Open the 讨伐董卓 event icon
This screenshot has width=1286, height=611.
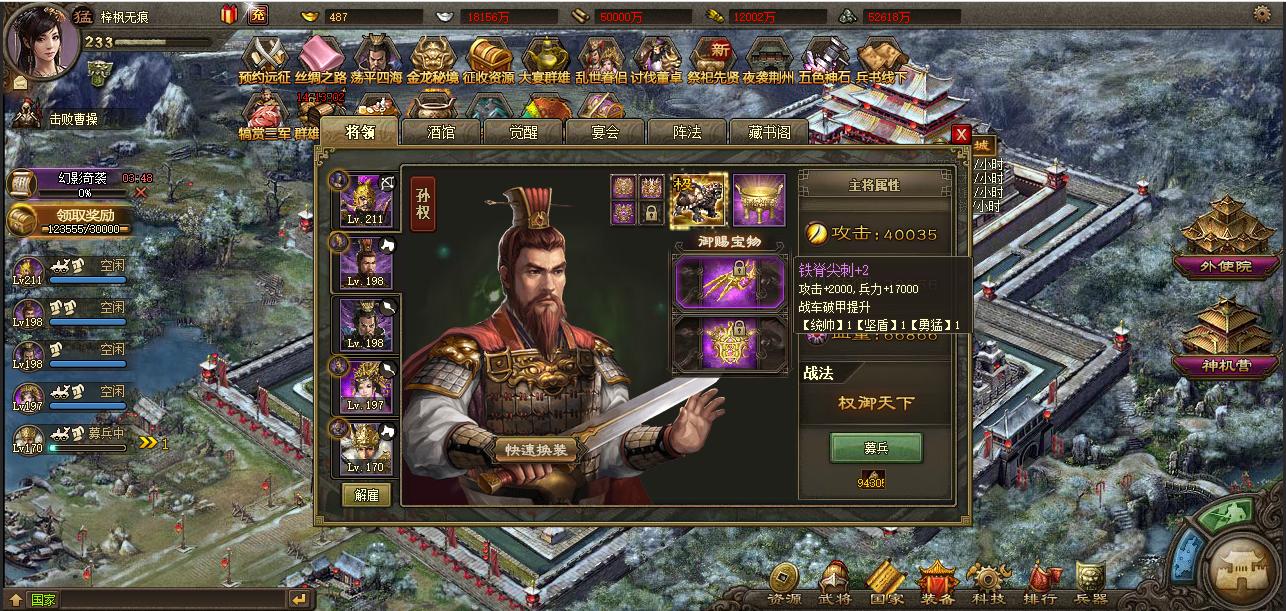click(x=656, y=60)
